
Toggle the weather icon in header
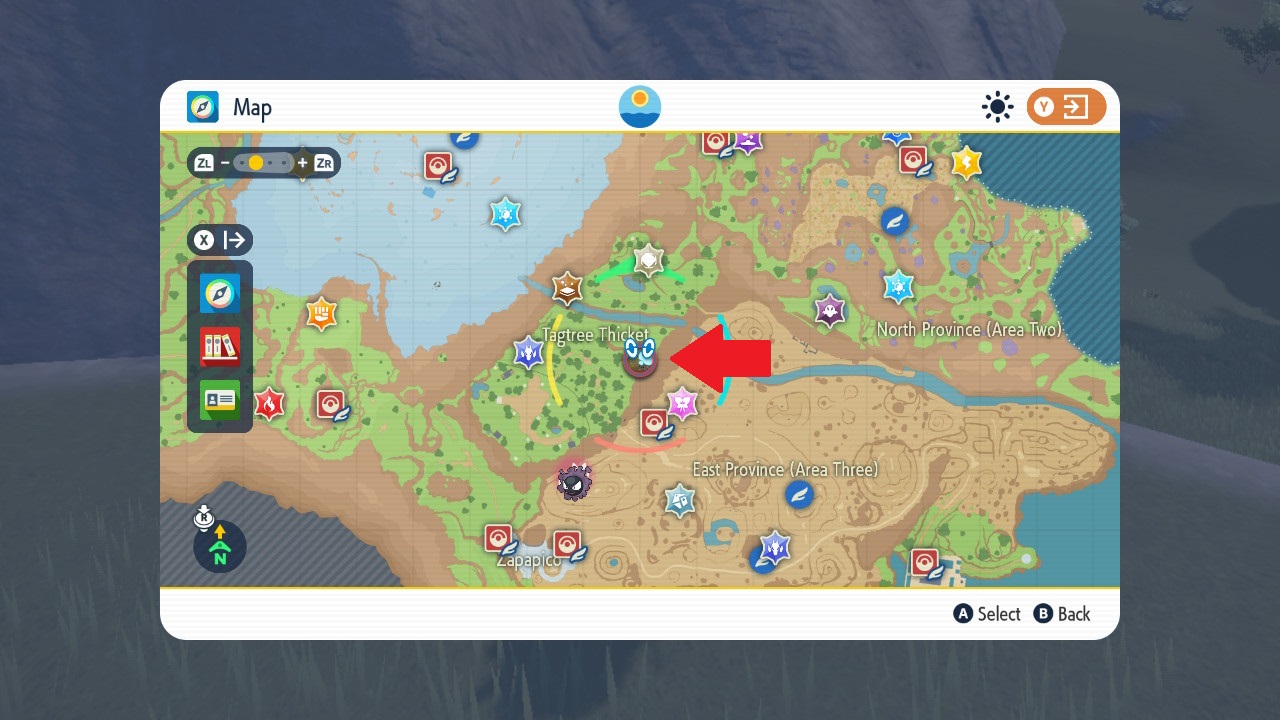tap(997, 106)
